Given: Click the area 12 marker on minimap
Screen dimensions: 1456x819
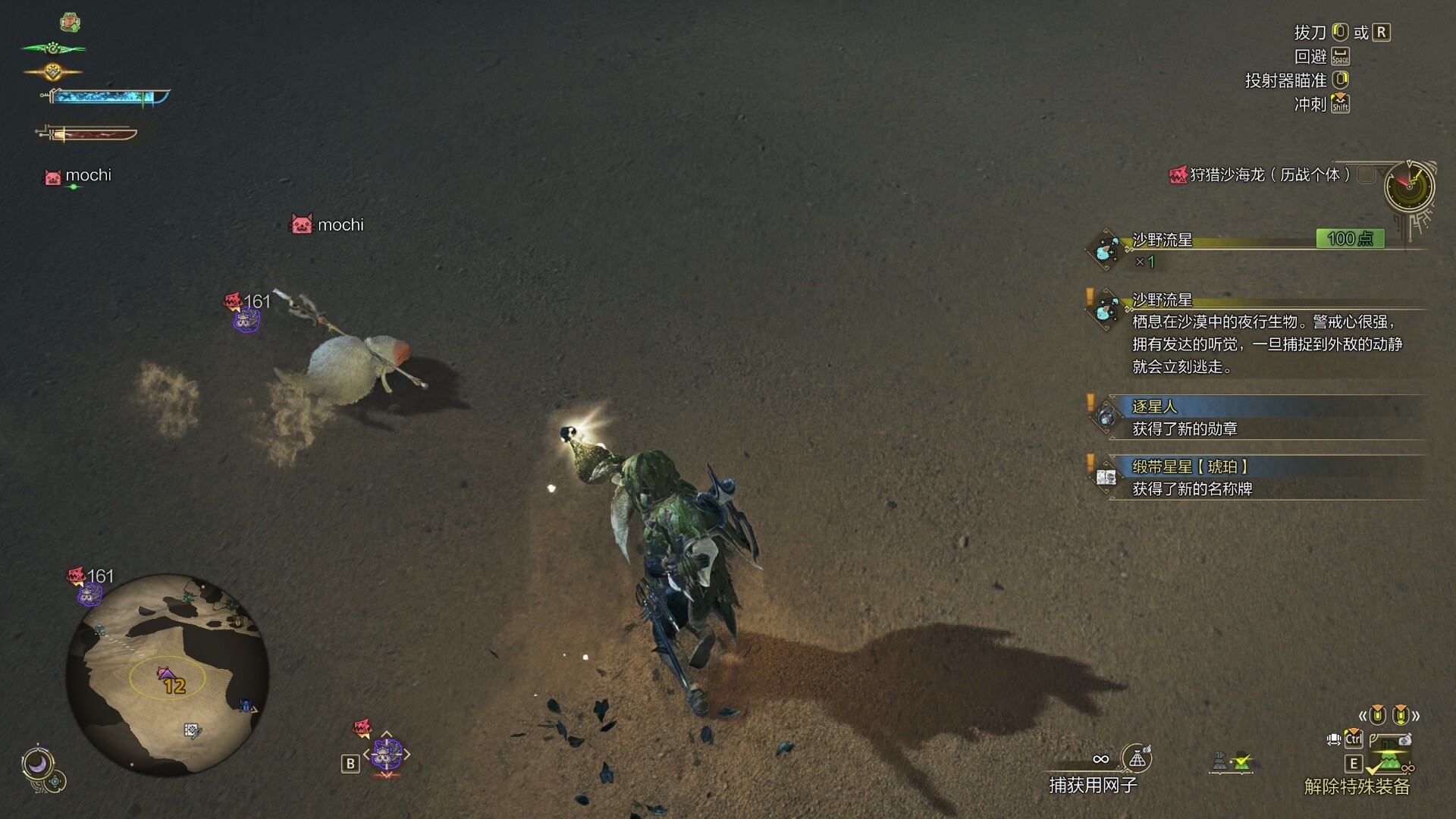Looking at the screenshot, I should point(172,682).
